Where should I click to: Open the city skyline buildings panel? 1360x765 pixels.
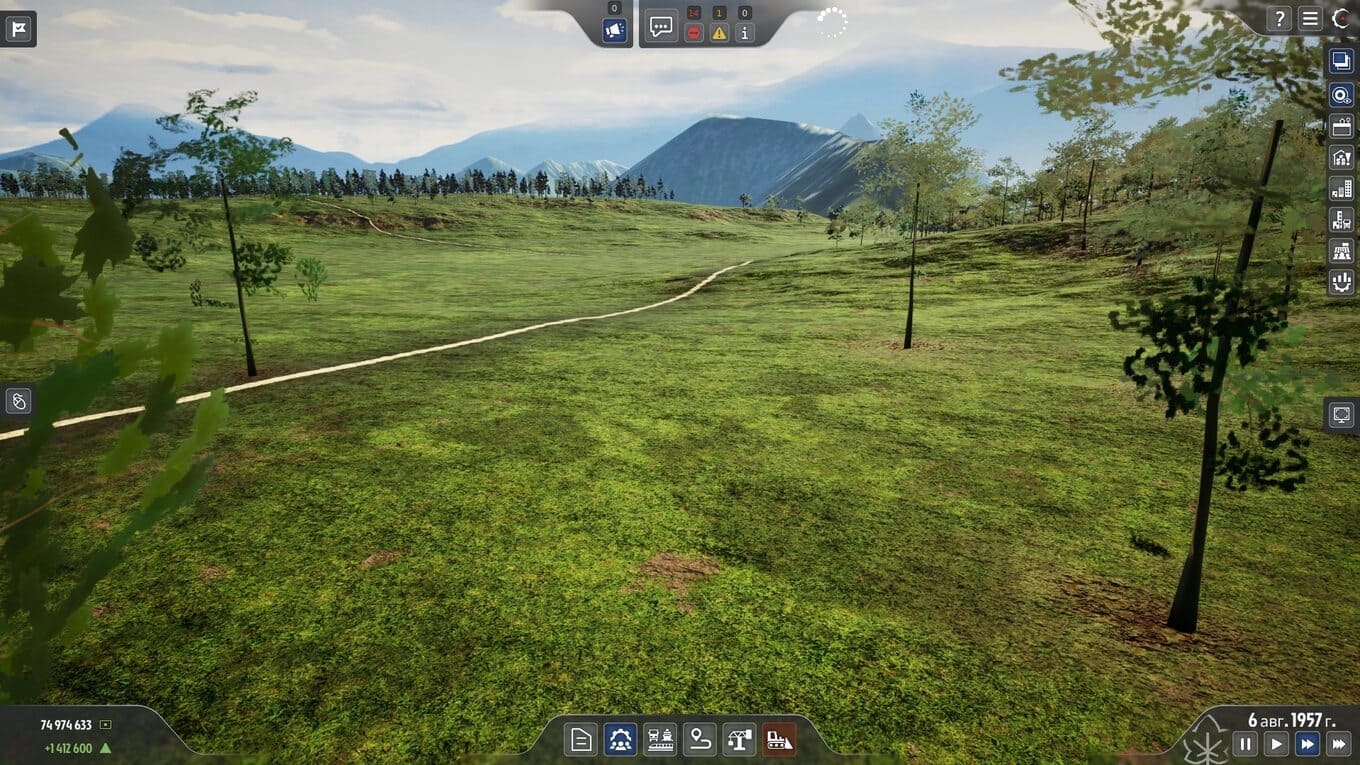tap(1341, 189)
